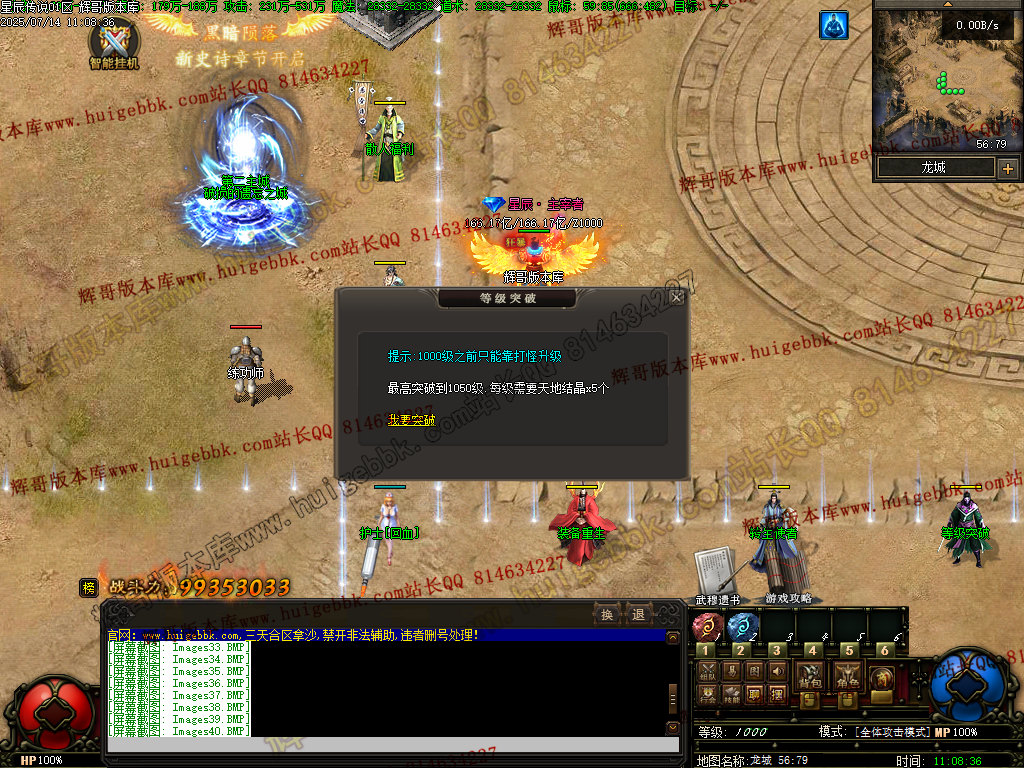The image size is (1024, 768).
Task: Close the 等级突破 dialog
Action: (677, 297)
